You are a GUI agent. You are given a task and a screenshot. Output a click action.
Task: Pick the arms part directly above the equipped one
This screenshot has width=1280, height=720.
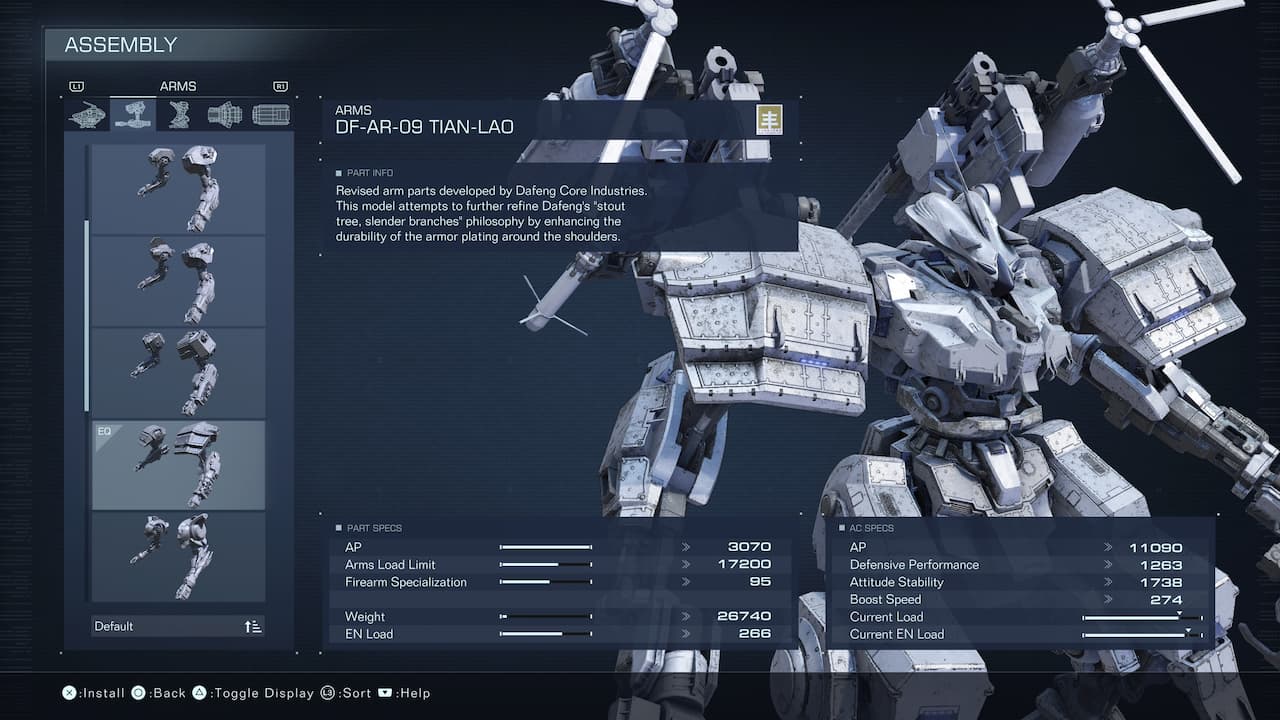pos(178,373)
